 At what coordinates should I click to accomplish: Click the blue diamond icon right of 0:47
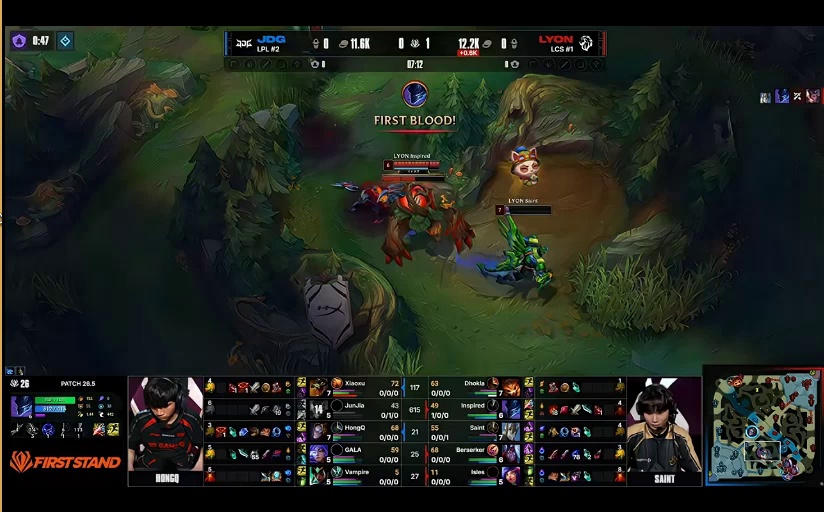coord(65,41)
